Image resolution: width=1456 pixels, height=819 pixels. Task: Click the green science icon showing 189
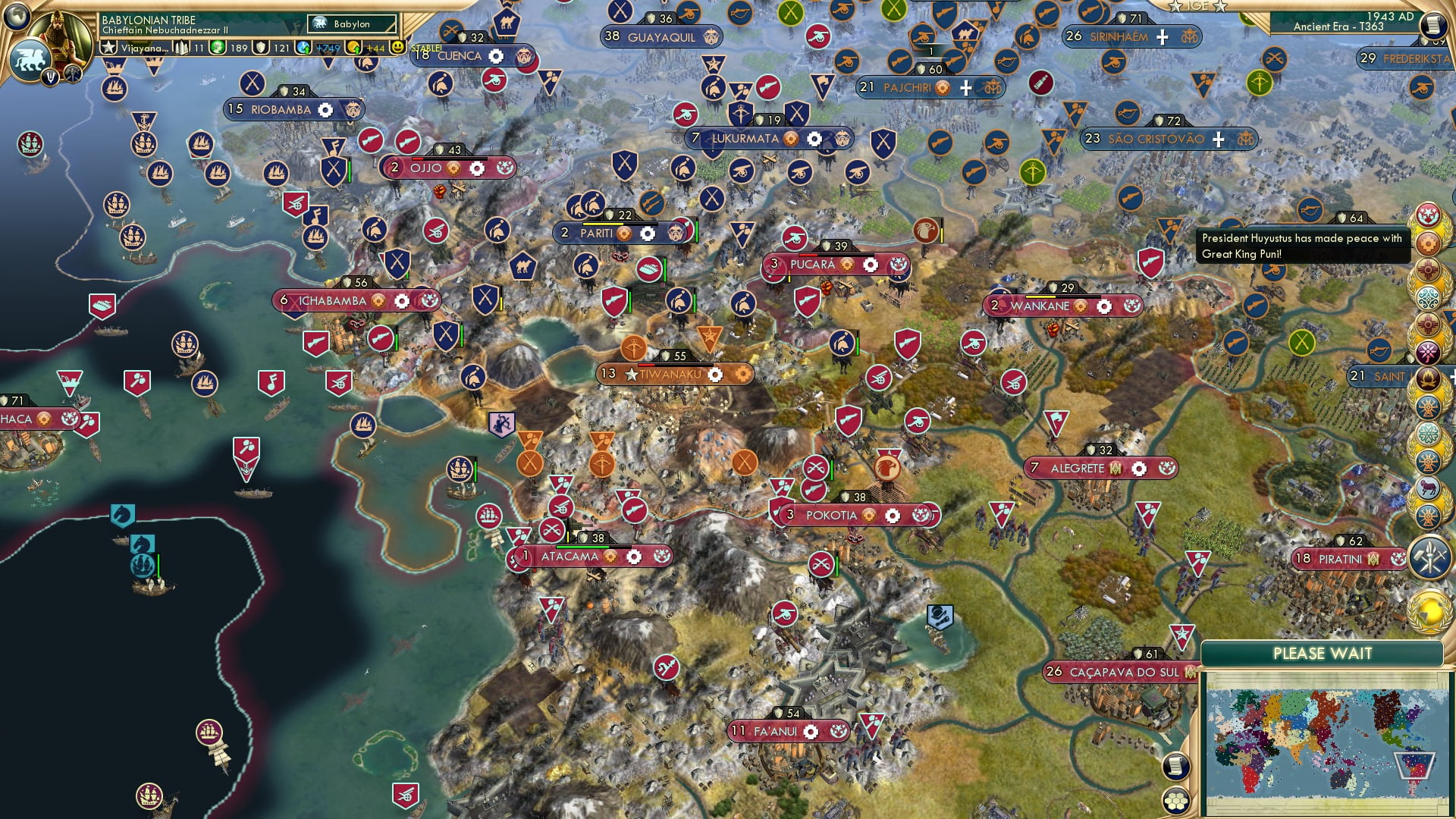(218, 48)
